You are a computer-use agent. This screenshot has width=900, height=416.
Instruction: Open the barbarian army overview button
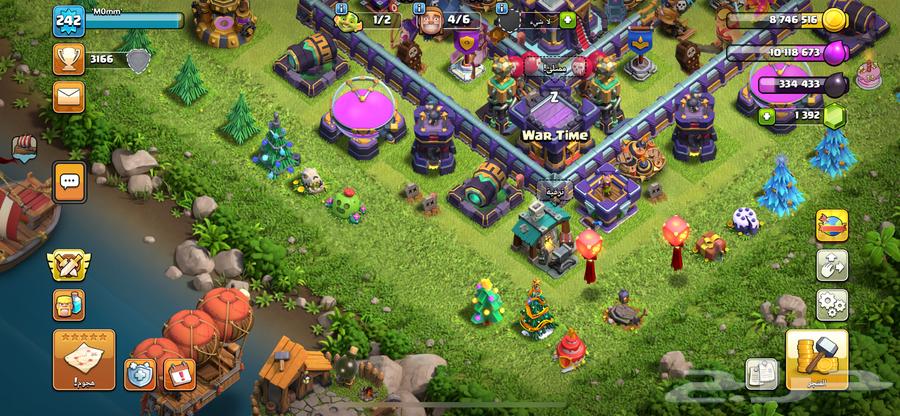[x=69, y=304]
